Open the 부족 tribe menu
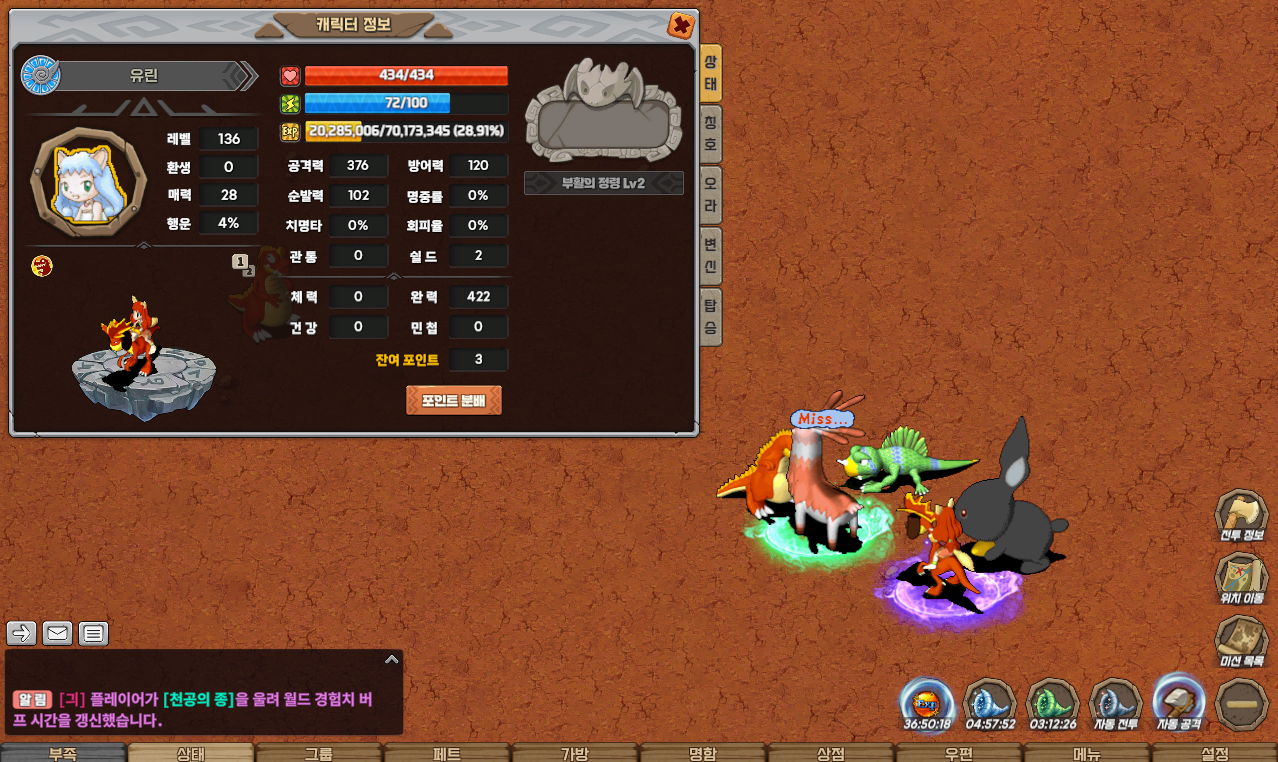1278x762 pixels. click(63, 753)
